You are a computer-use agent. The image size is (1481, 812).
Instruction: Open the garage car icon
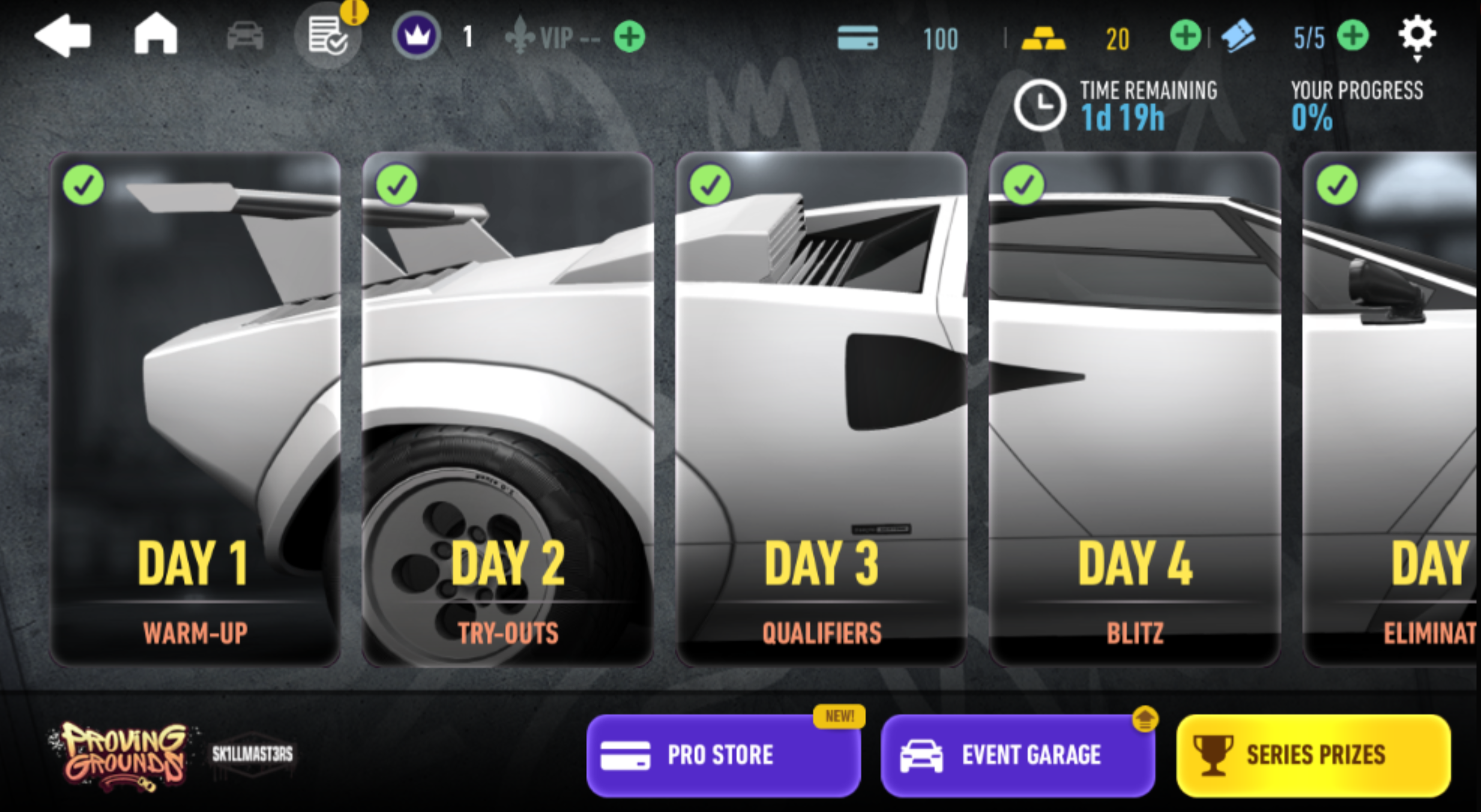point(245,36)
